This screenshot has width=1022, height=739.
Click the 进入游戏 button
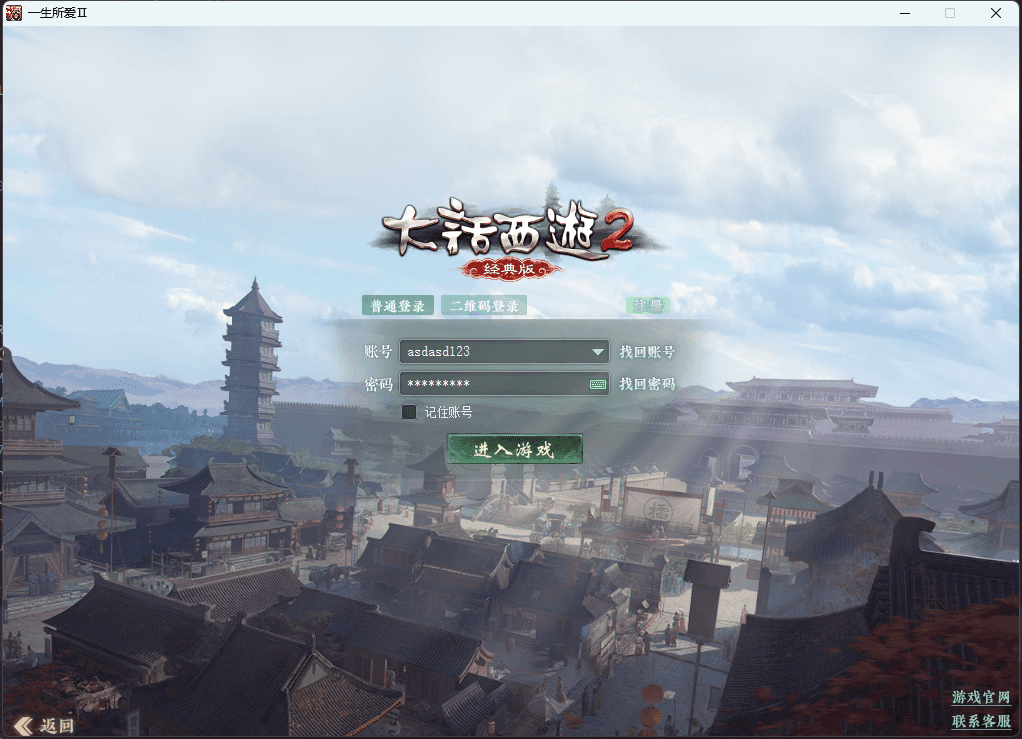click(514, 450)
